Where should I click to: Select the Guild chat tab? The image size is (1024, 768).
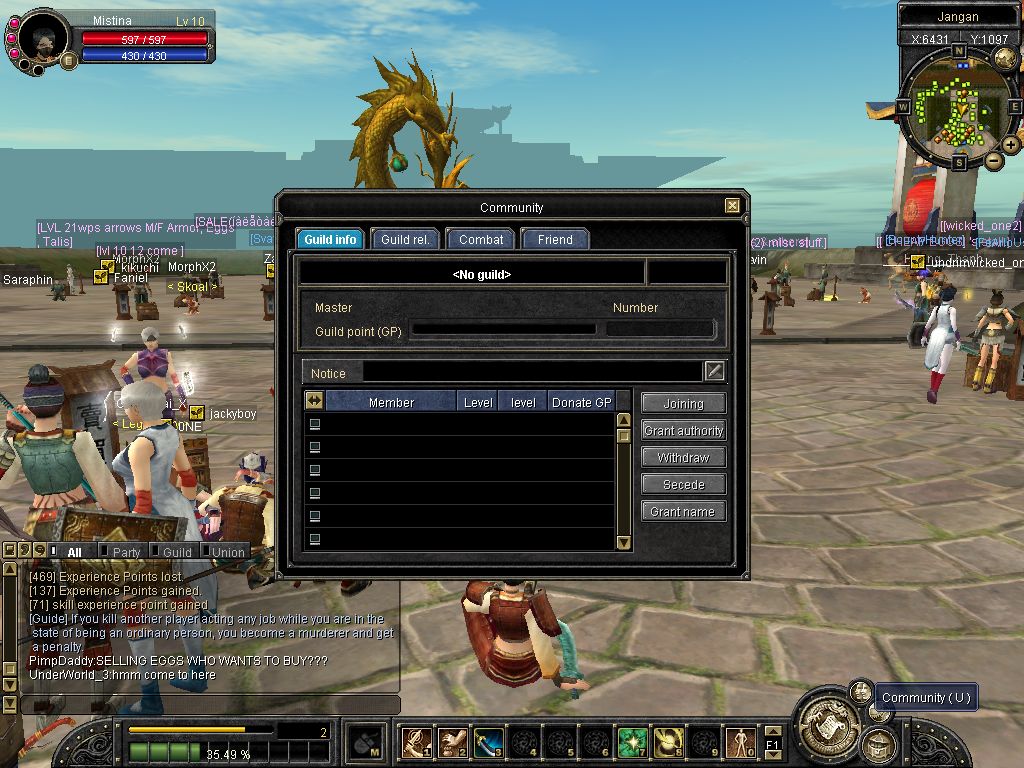coord(177,552)
